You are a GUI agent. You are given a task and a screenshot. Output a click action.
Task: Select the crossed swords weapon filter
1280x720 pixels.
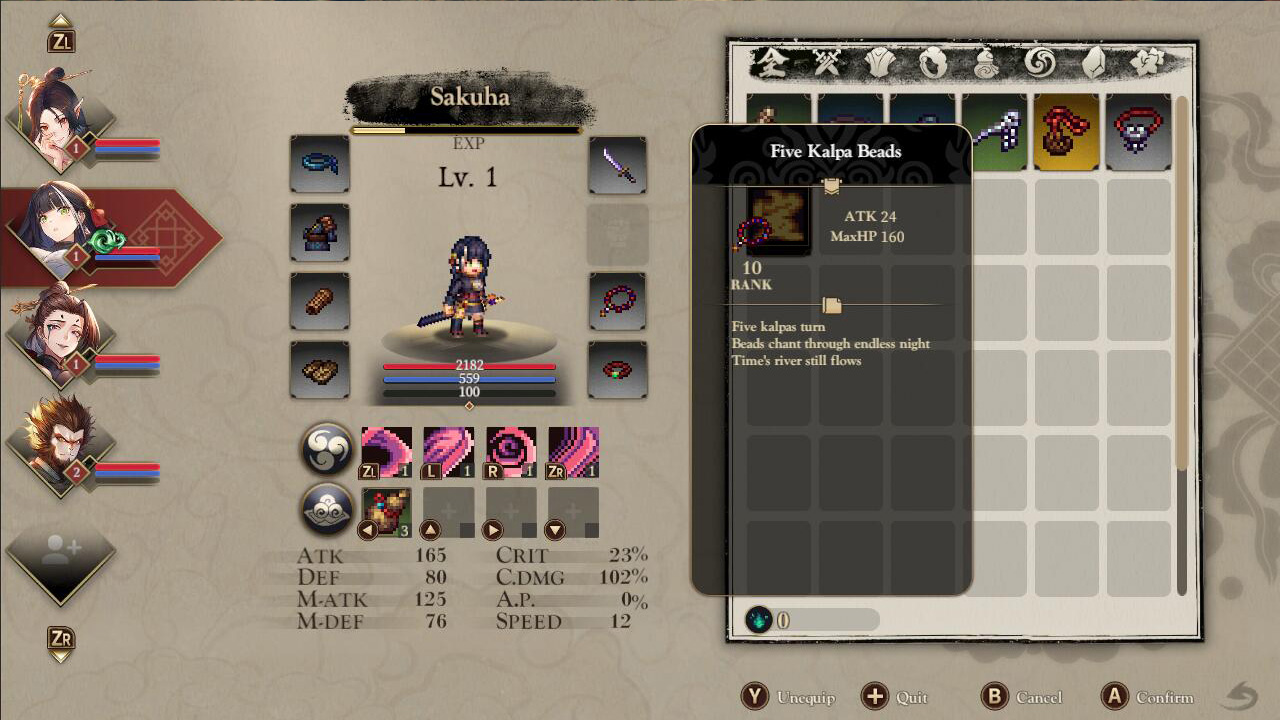829,62
